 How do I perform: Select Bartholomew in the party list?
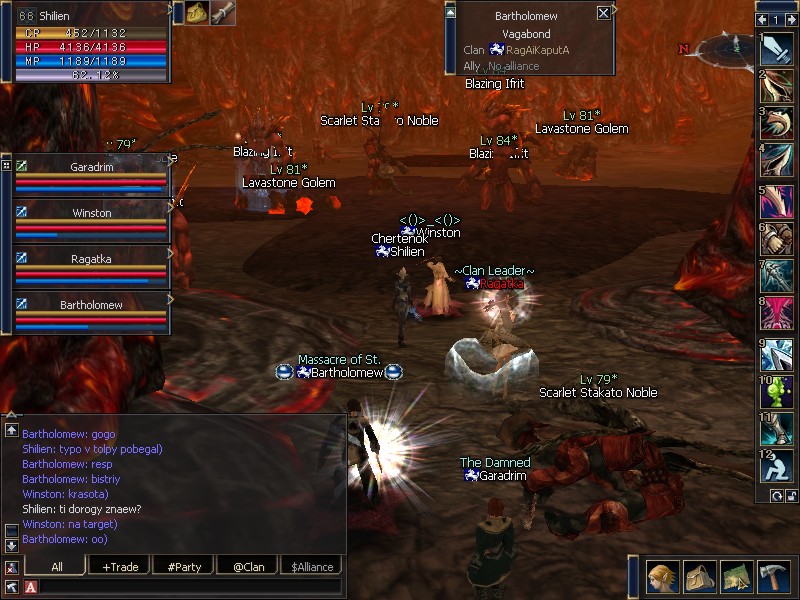pos(92,305)
